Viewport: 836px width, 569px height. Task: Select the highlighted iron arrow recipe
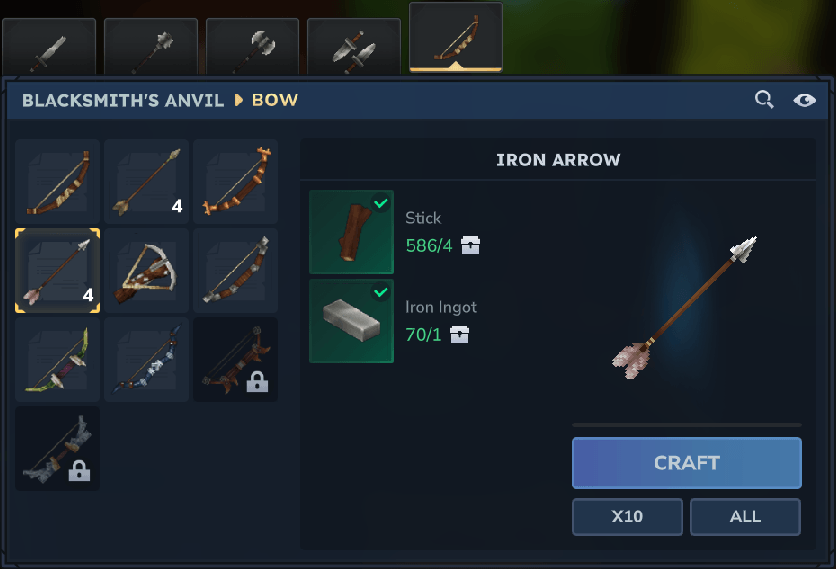click(x=58, y=271)
